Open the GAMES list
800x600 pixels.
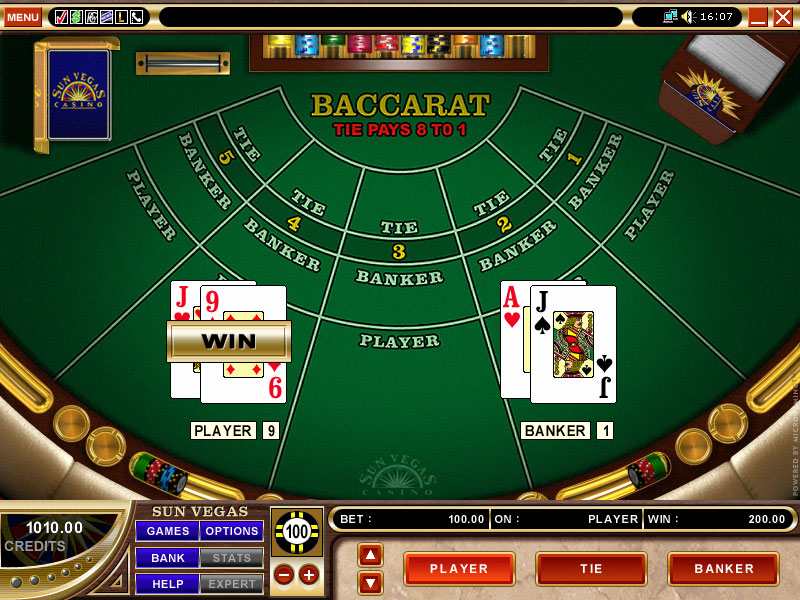pos(167,531)
